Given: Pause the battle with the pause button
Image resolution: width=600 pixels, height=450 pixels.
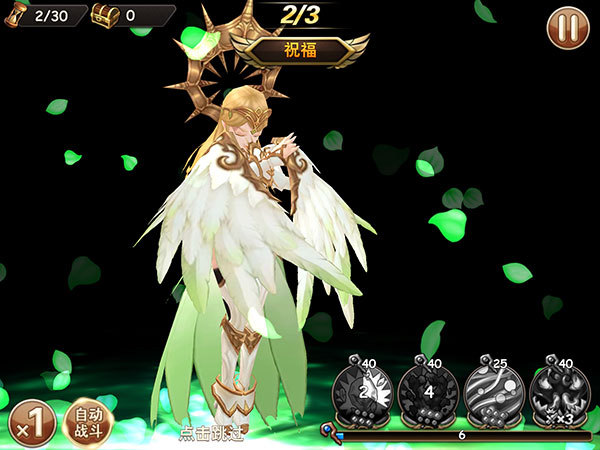Looking at the screenshot, I should point(568,28).
